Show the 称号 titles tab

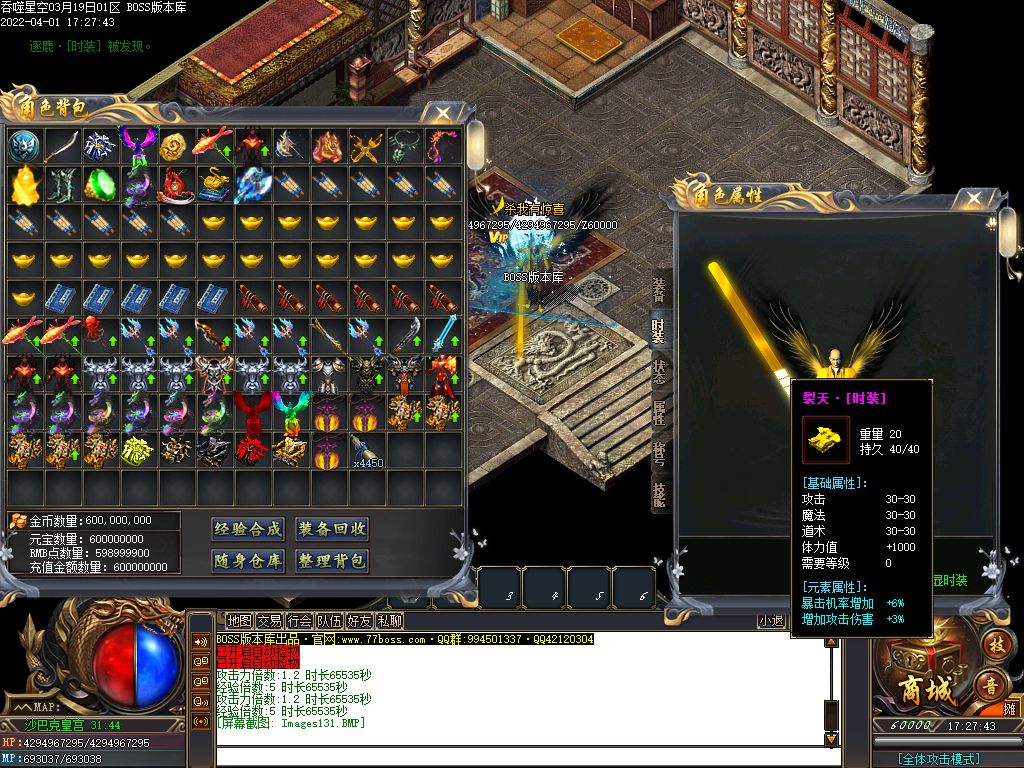pos(659,455)
